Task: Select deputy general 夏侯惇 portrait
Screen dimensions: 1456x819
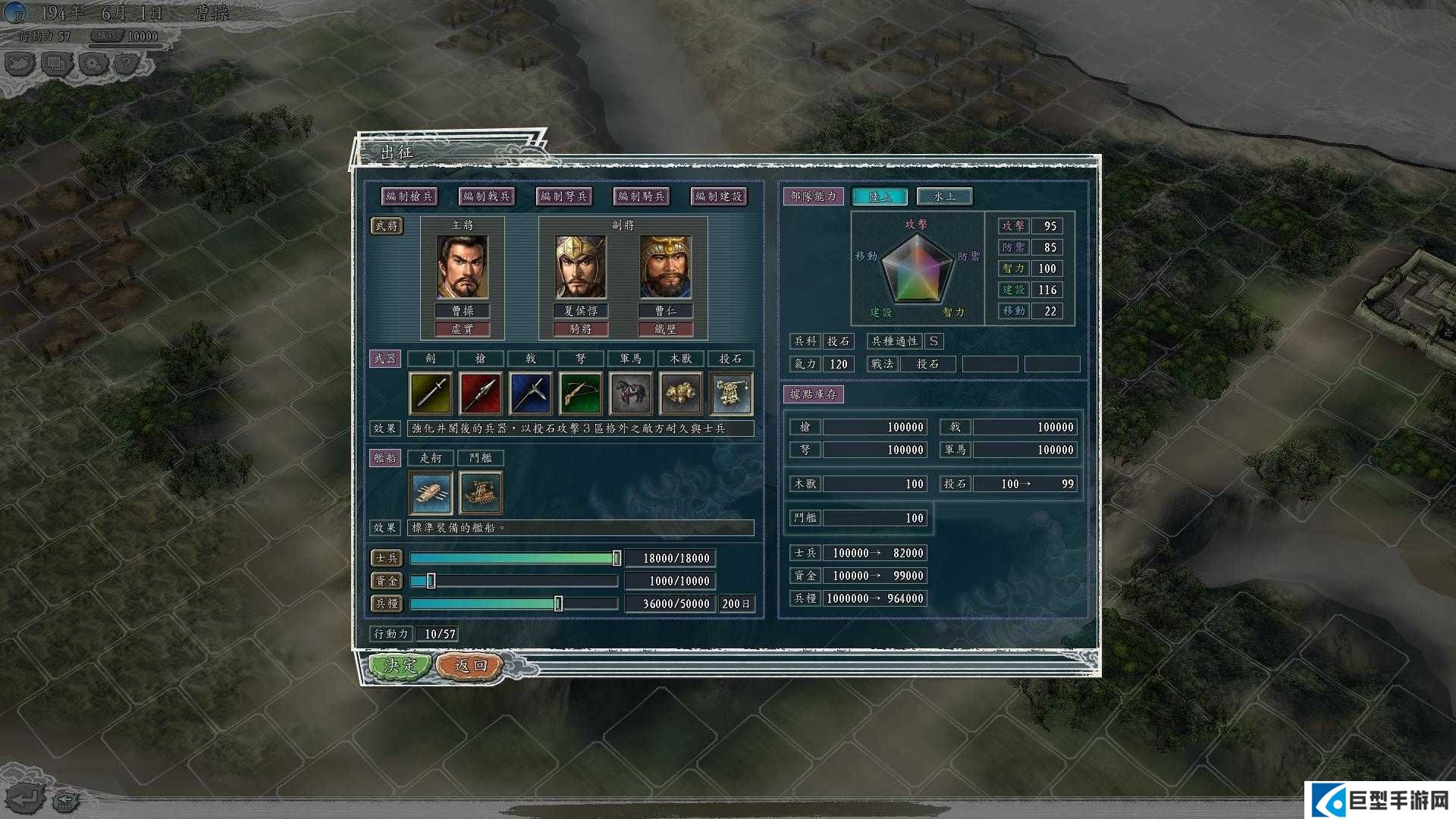Action: [x=580, y=267]
